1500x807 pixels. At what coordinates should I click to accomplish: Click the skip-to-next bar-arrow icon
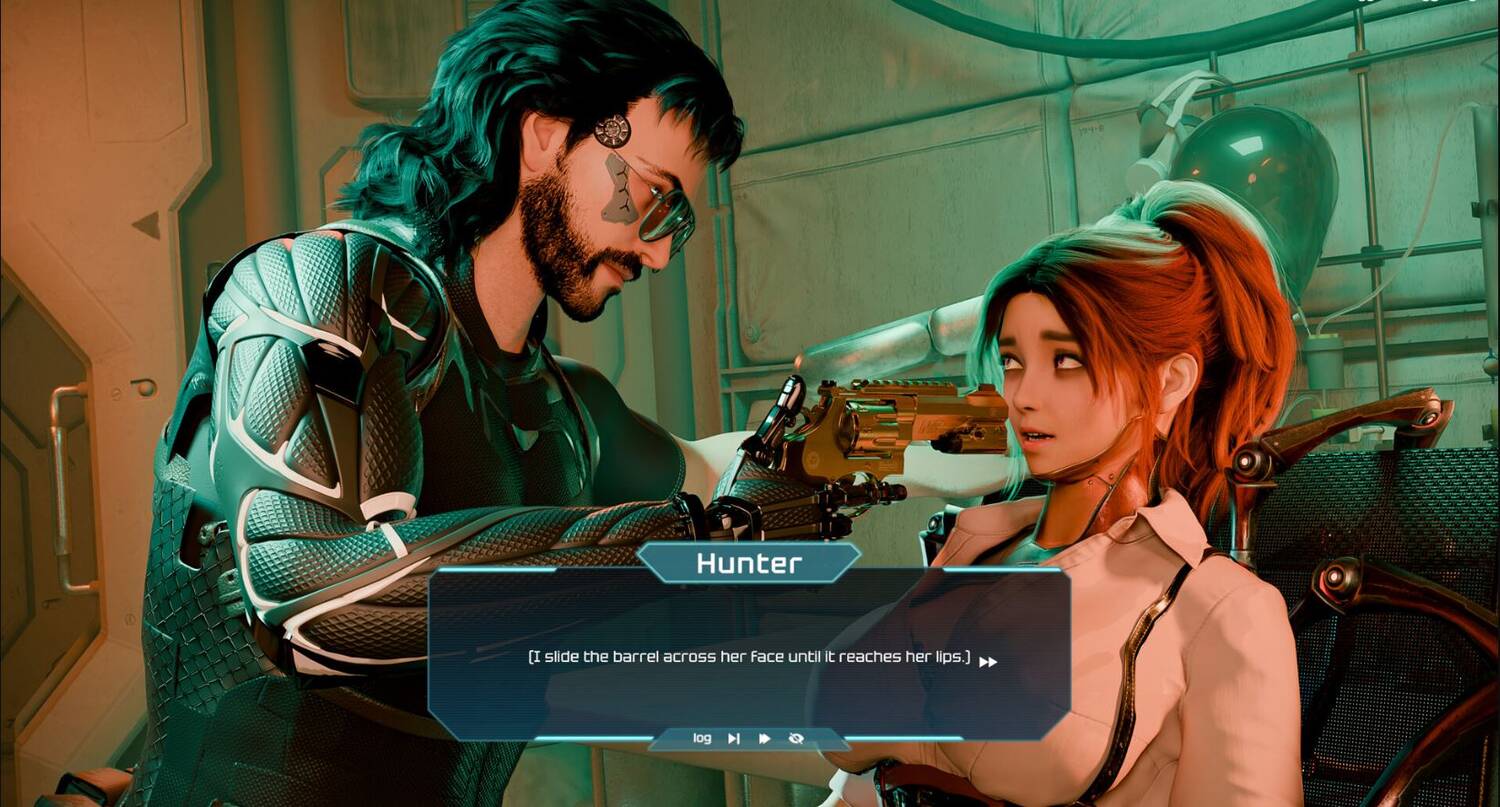point(734,738)
